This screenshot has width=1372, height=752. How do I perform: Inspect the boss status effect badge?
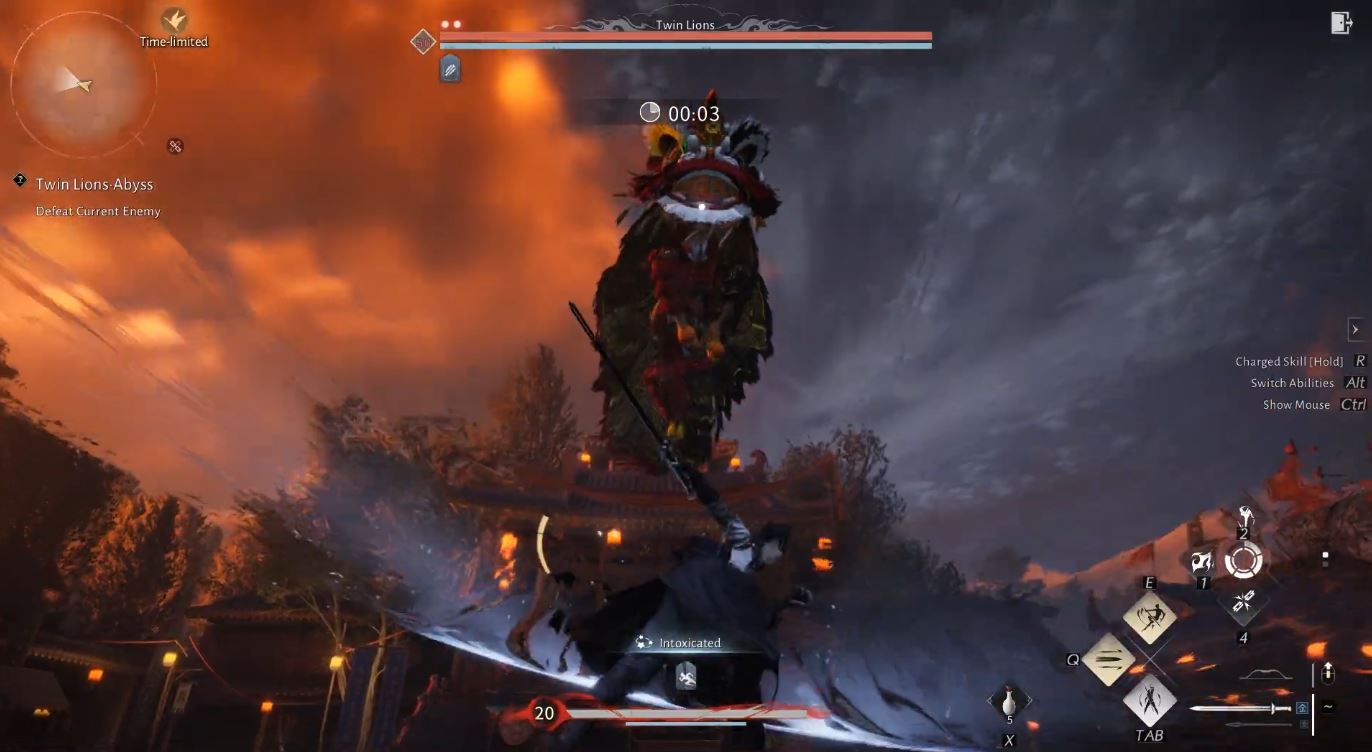click(450, 69)
